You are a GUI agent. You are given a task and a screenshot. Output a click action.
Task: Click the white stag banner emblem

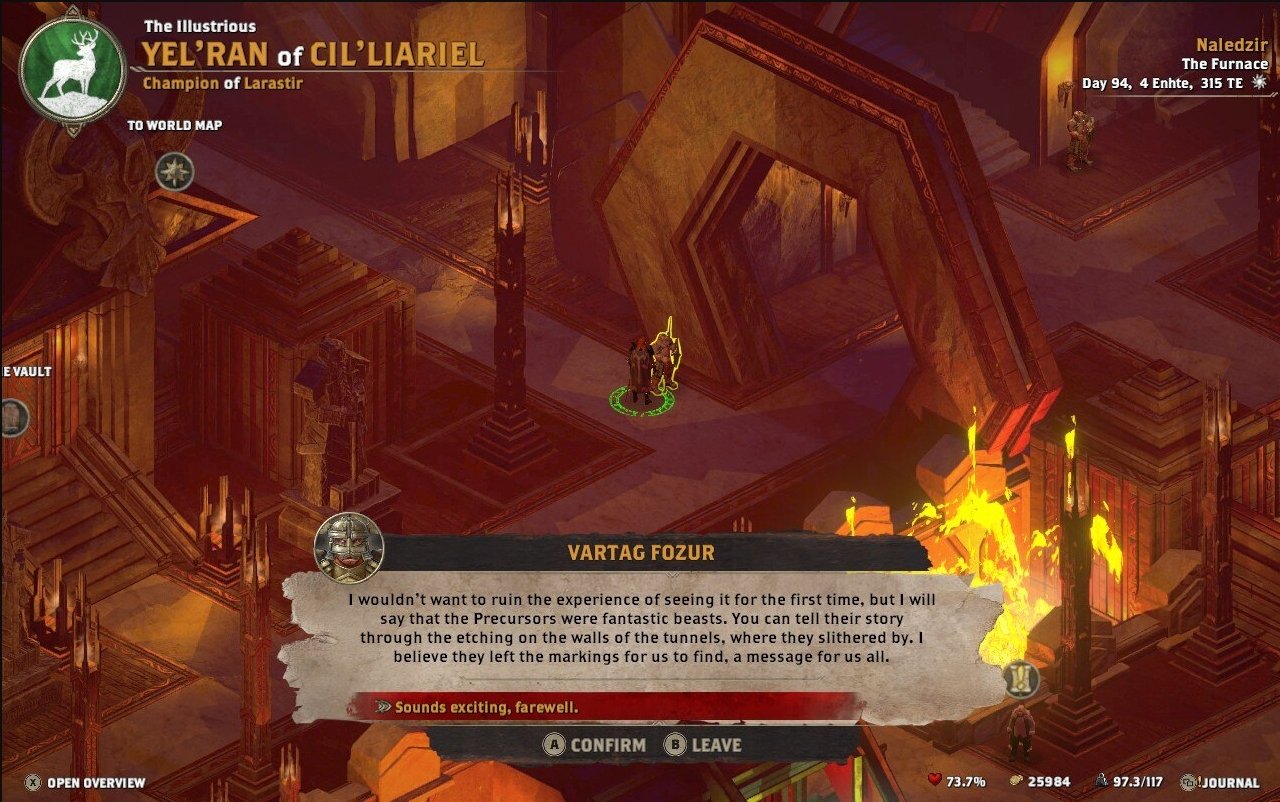pyautogui.click(x=72, y=71)
